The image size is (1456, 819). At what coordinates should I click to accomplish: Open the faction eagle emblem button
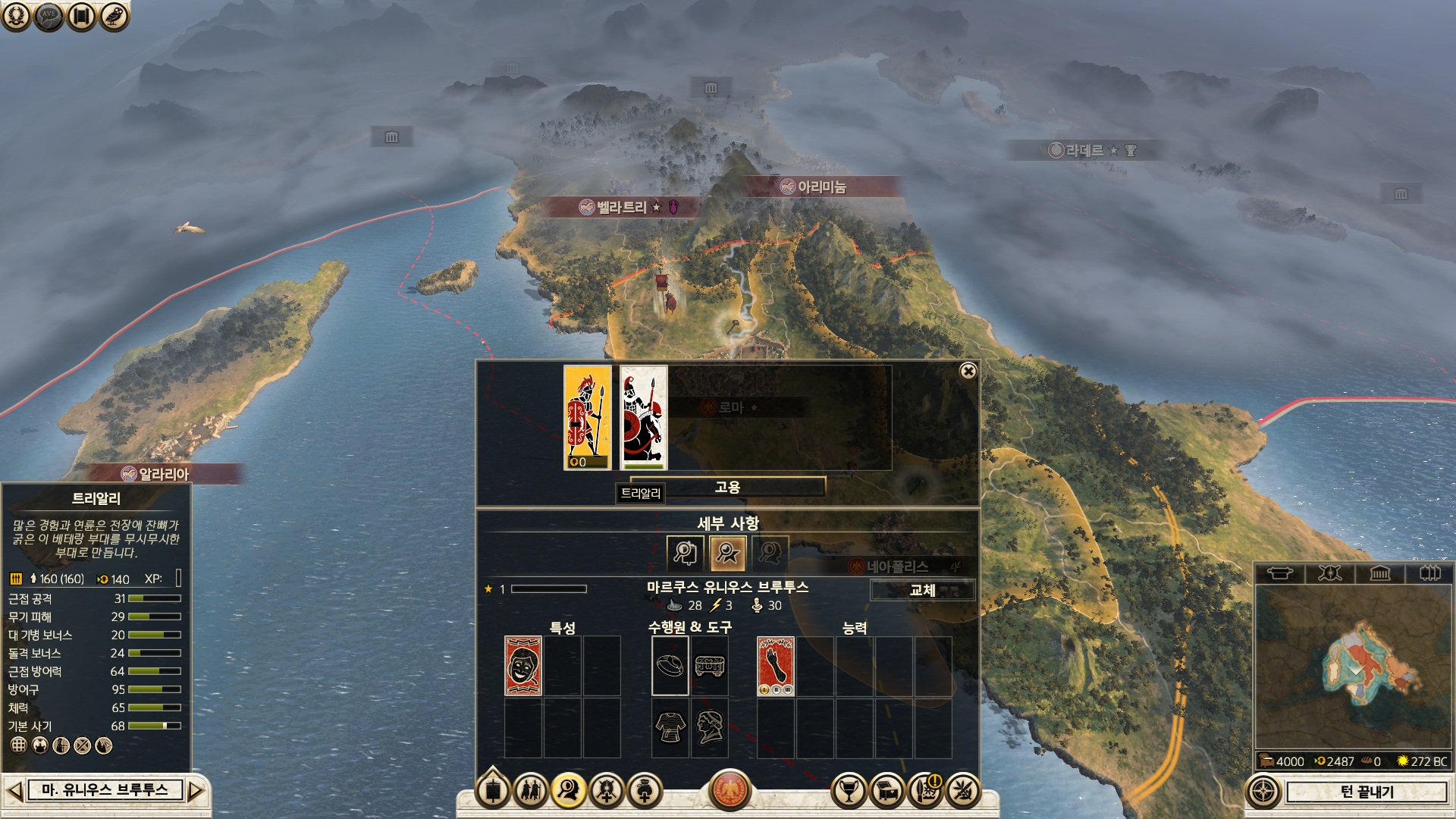[x=730, y=790]
